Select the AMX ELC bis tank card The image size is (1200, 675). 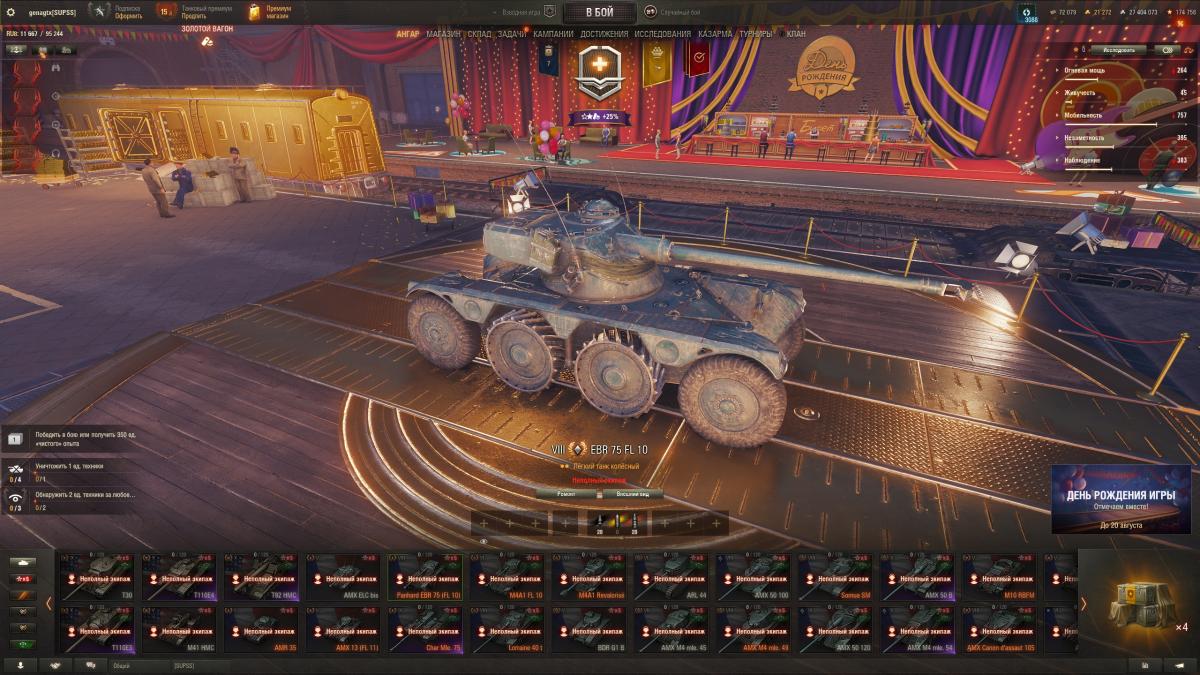(x=343, y=577)
